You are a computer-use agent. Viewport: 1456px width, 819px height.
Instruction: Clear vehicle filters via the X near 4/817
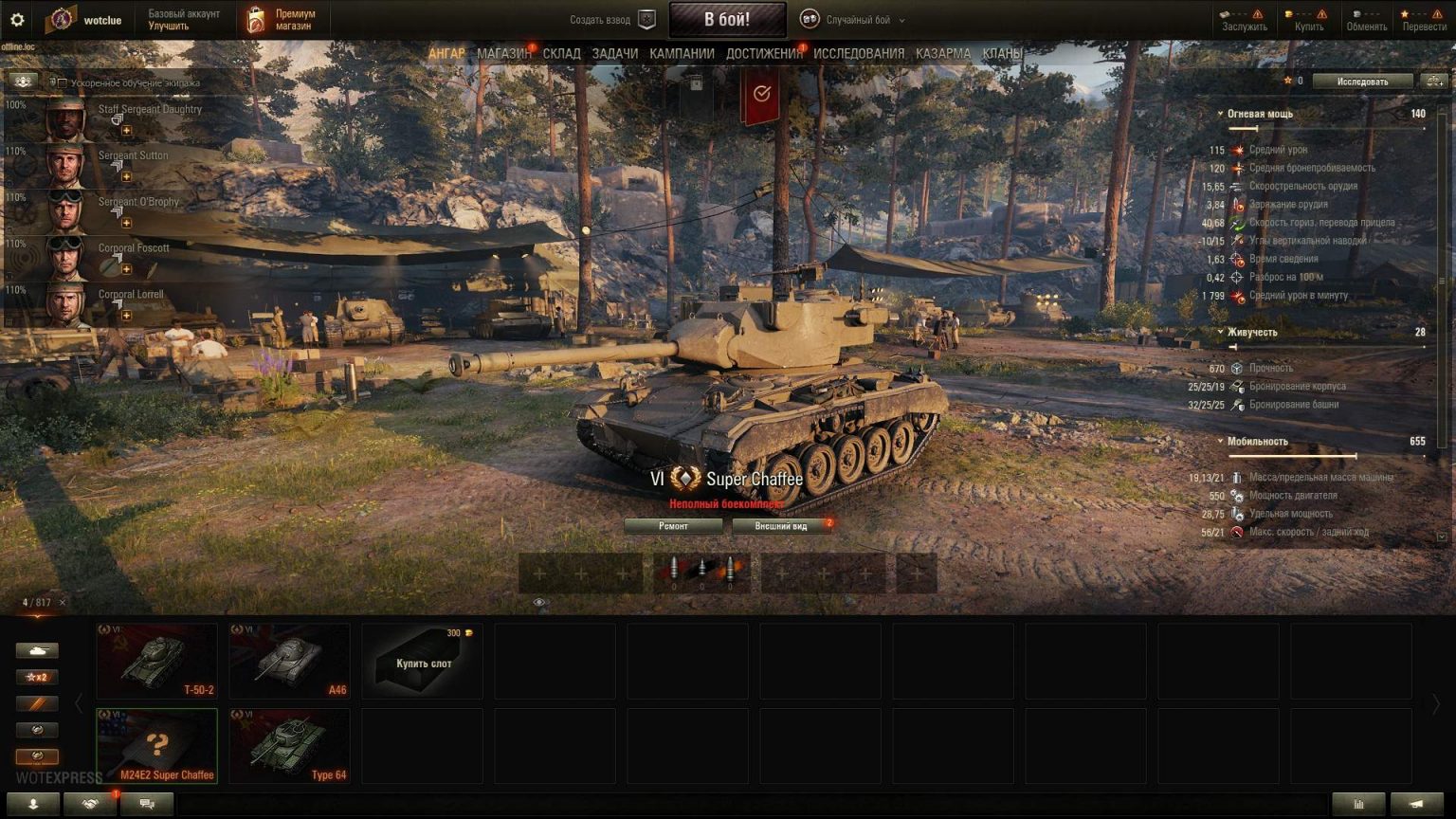tap(63, 602)
